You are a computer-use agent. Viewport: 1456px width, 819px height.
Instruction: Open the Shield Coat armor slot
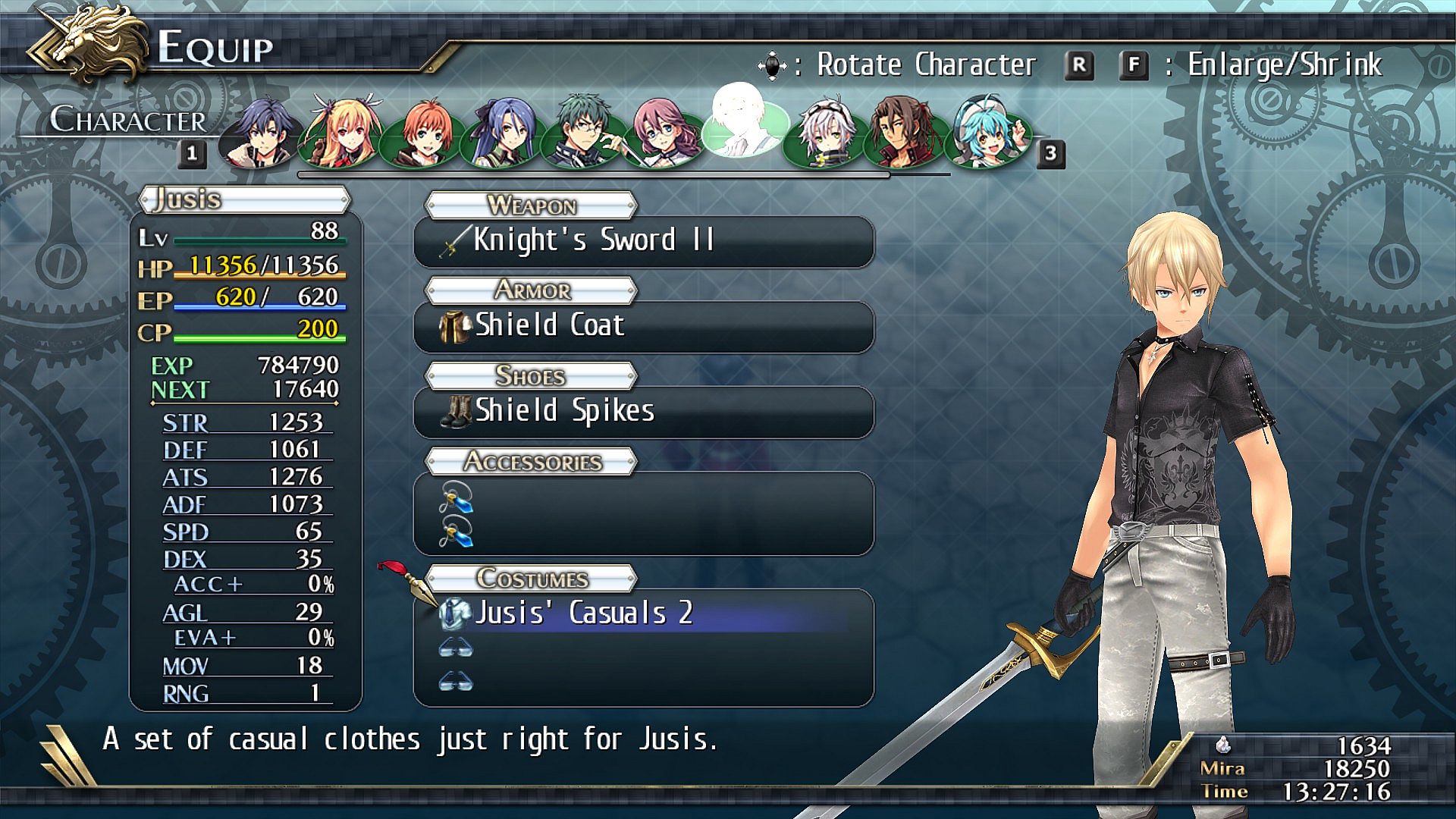pyautogui.click(x=643, y=326)
